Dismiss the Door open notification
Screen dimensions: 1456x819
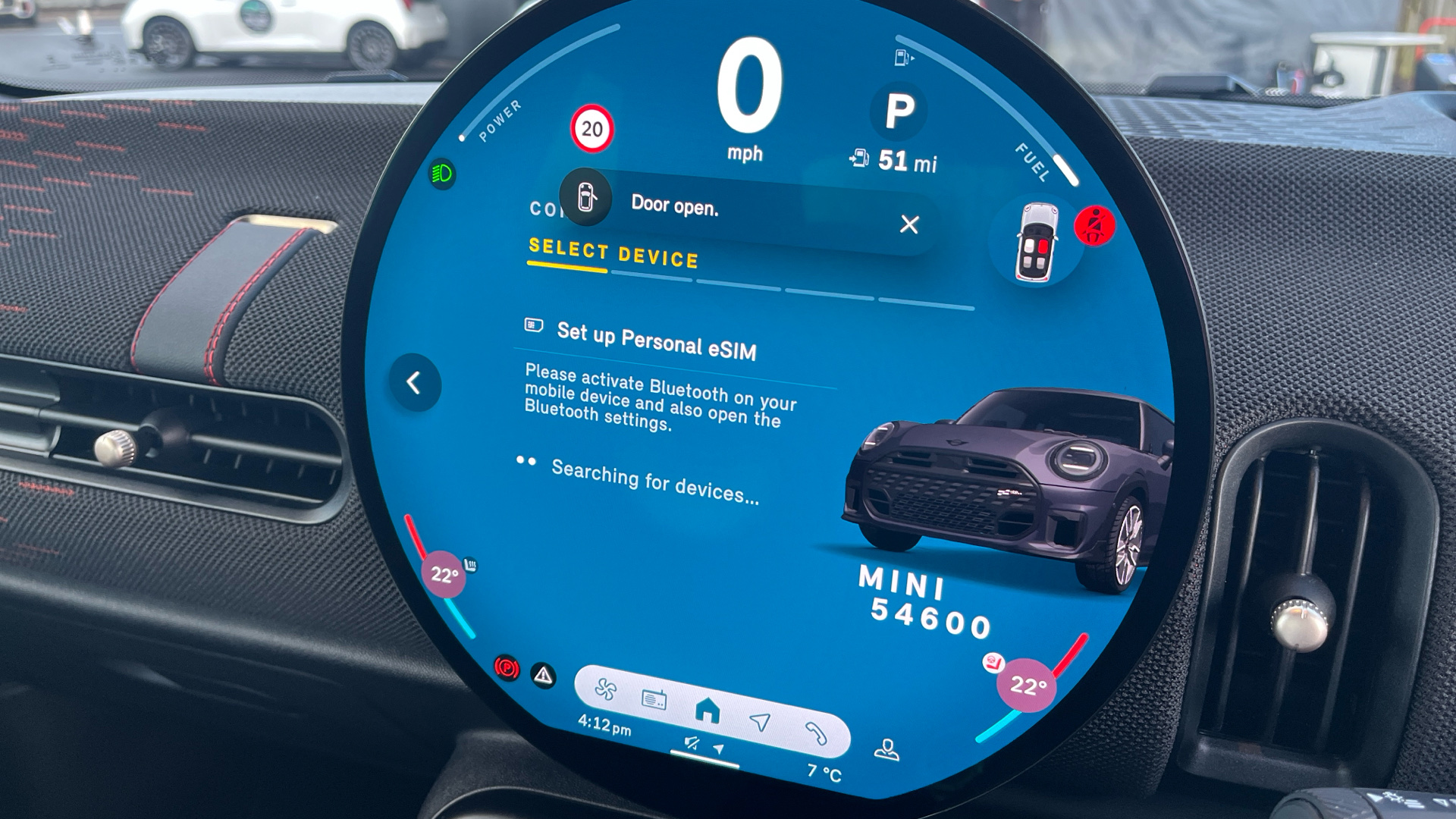[908, 224]
